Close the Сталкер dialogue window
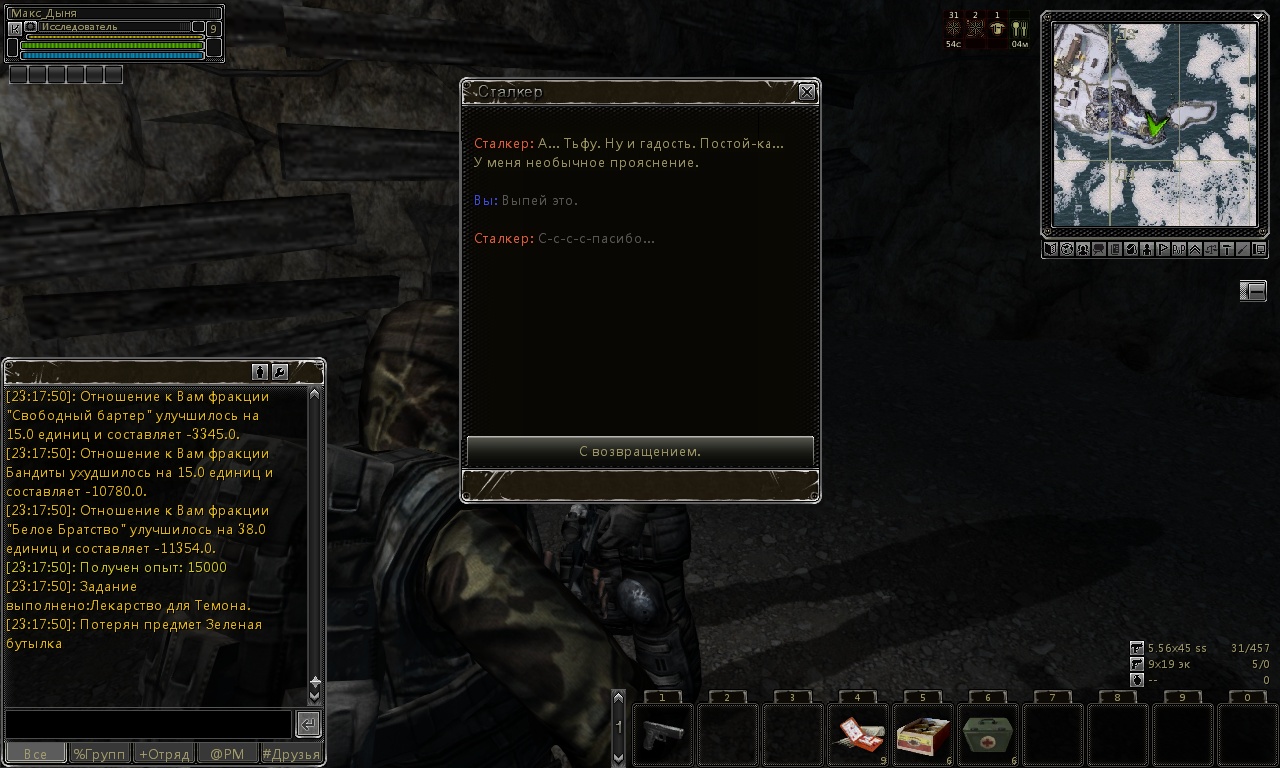The width and height of the screenshot is (1280, 768). 807,92
